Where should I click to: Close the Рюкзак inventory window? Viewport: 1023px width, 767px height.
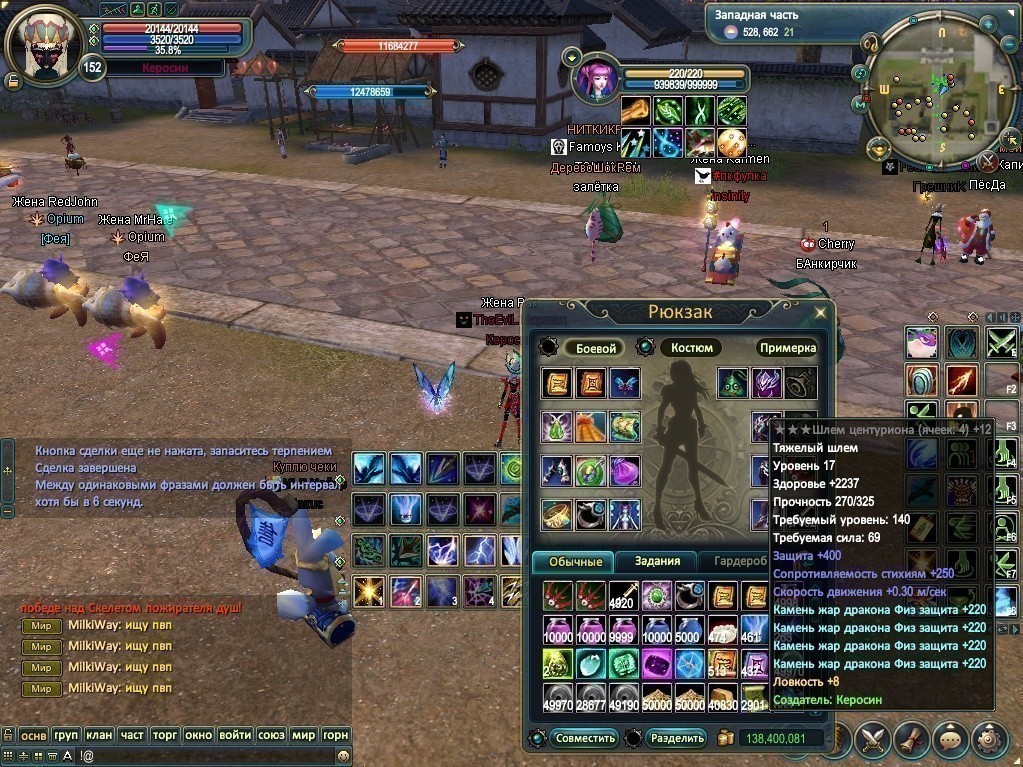pyautogui.click(x=820, y=312)
